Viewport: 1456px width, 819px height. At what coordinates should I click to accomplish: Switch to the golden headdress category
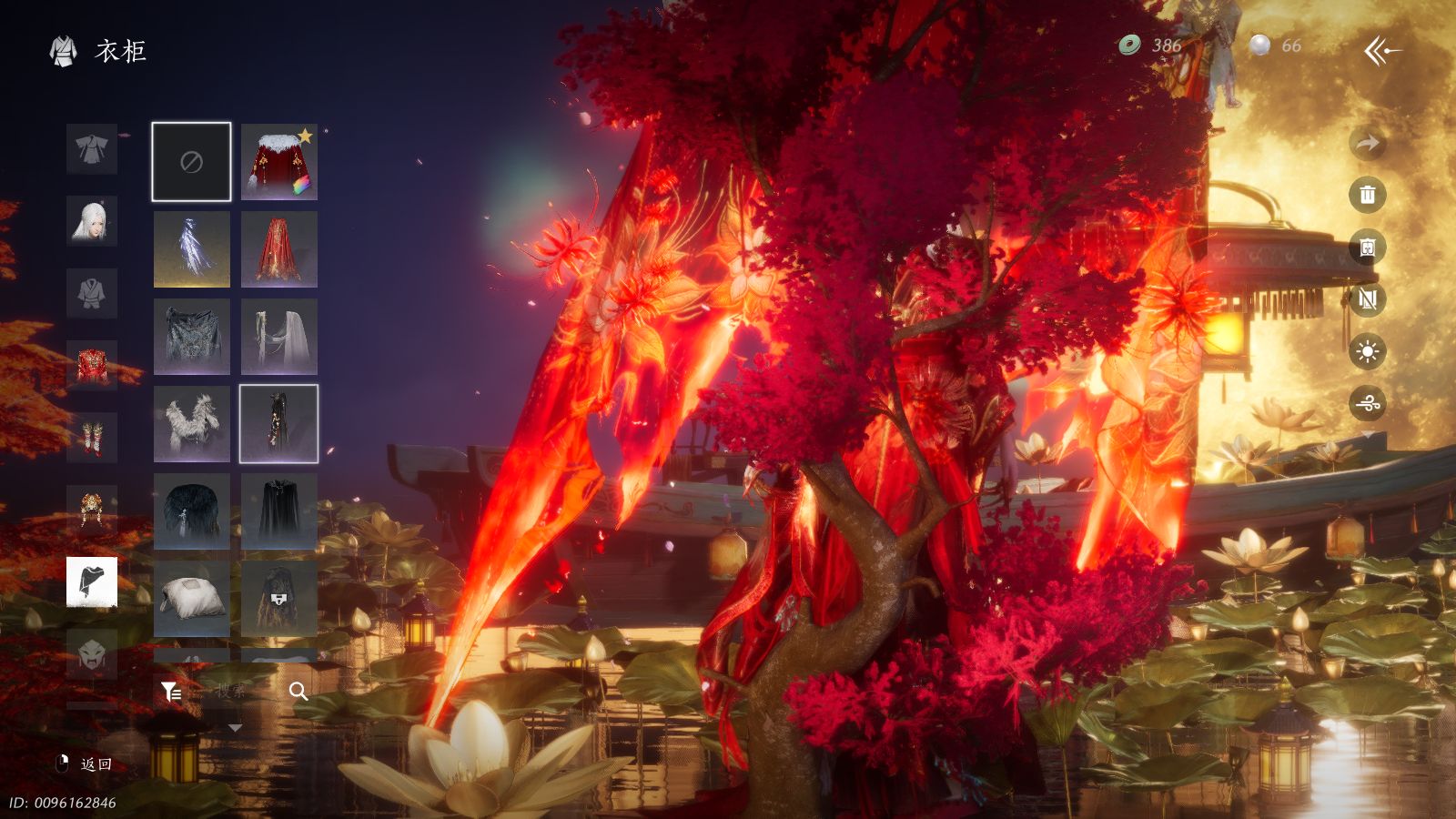(92, 511)
